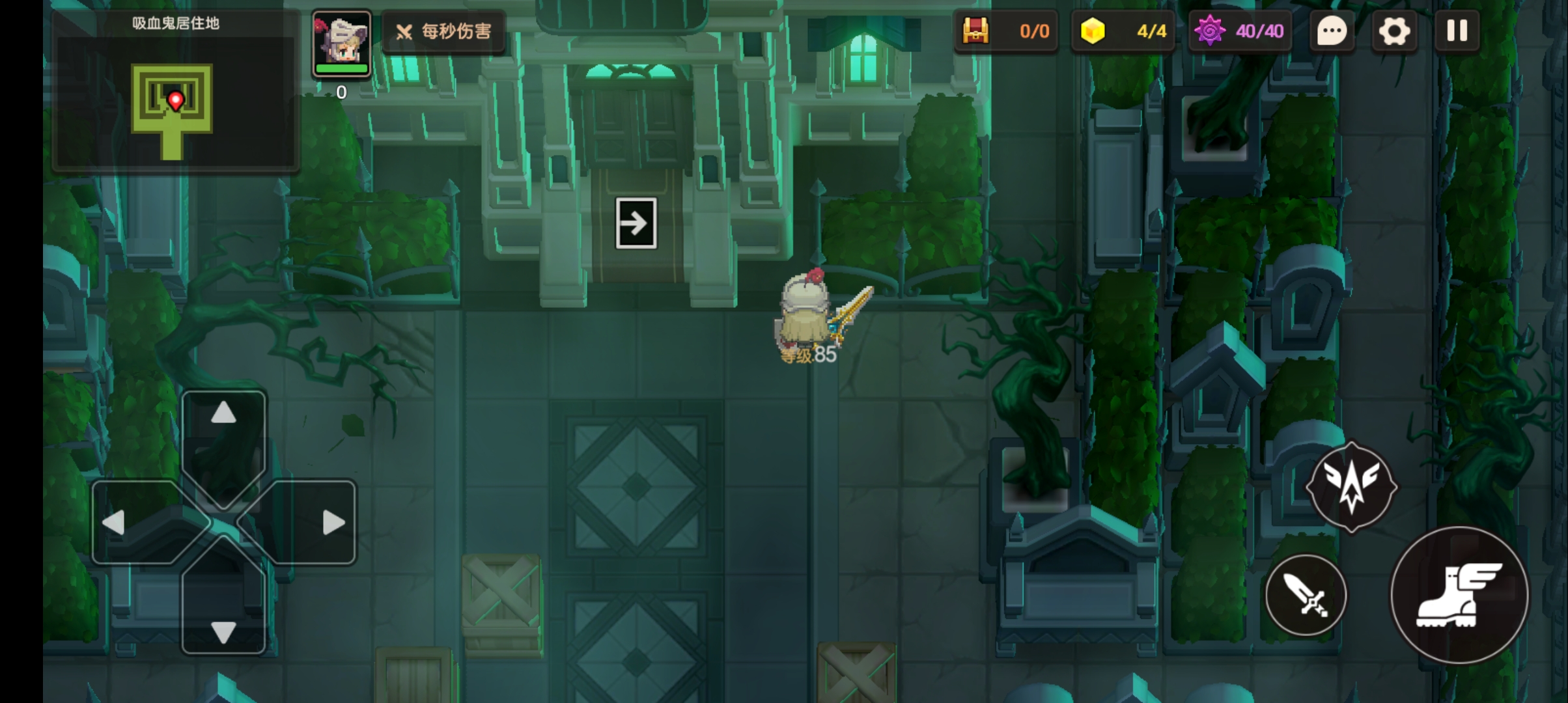Attack with the sword button
The image size is (1568, 703).
tap(1306, 596)
